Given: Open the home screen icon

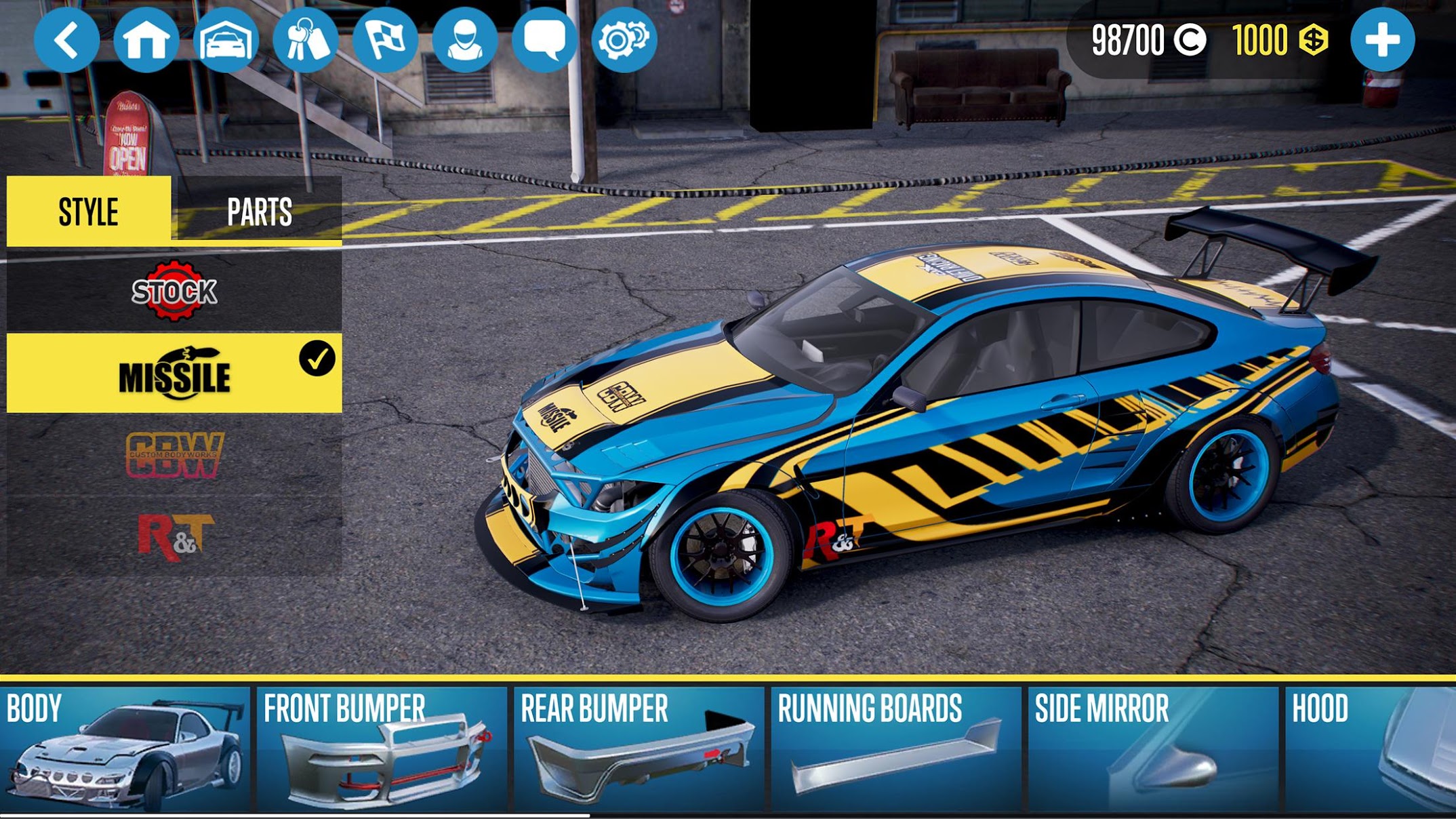Looking at the screenshot, I should (x=148, y=39).
